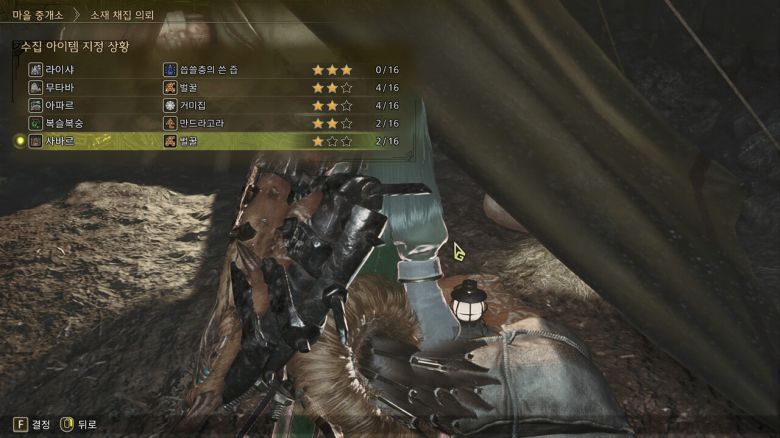
Task: Select the 라이샤 gathering row
Action: 60,70
